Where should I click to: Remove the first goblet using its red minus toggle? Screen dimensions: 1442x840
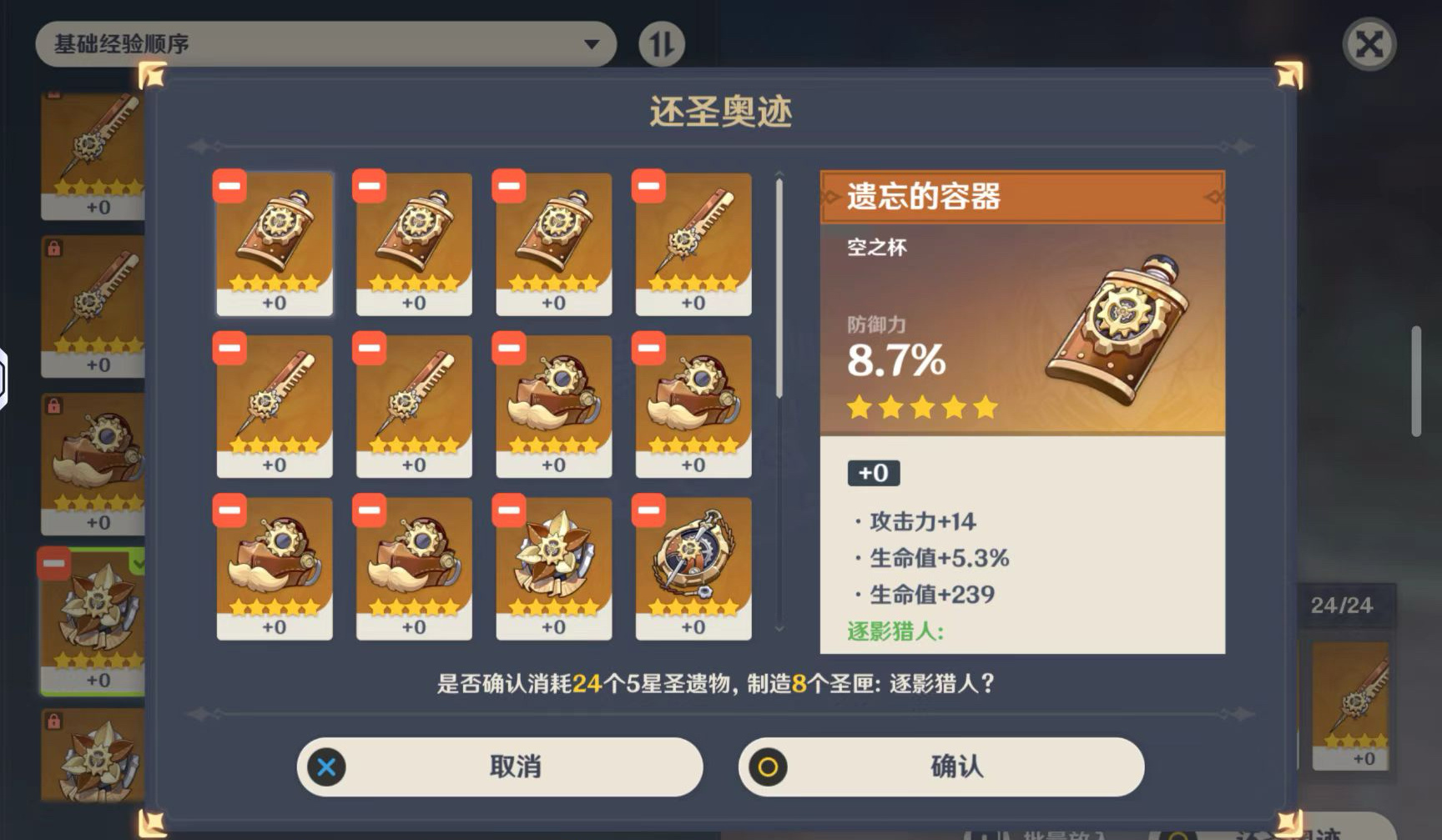coord(228,185)
